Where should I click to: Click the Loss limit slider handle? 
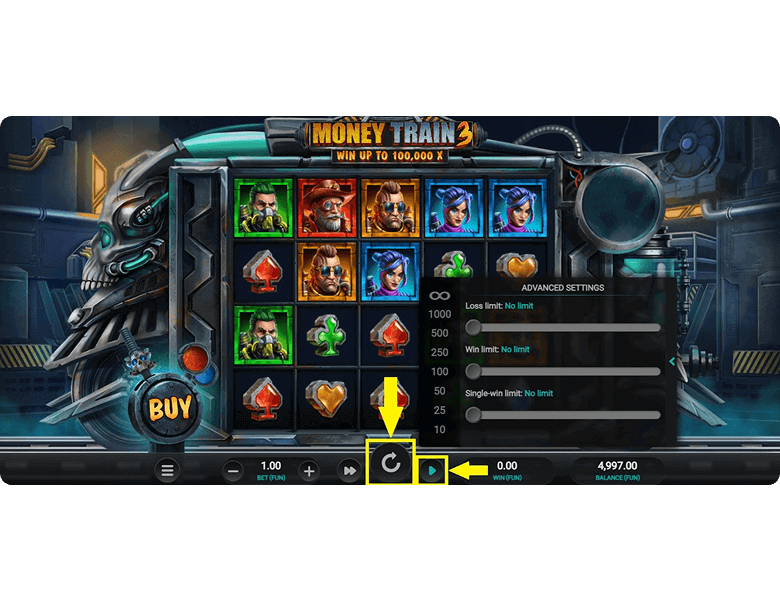(x=473, y=327)
